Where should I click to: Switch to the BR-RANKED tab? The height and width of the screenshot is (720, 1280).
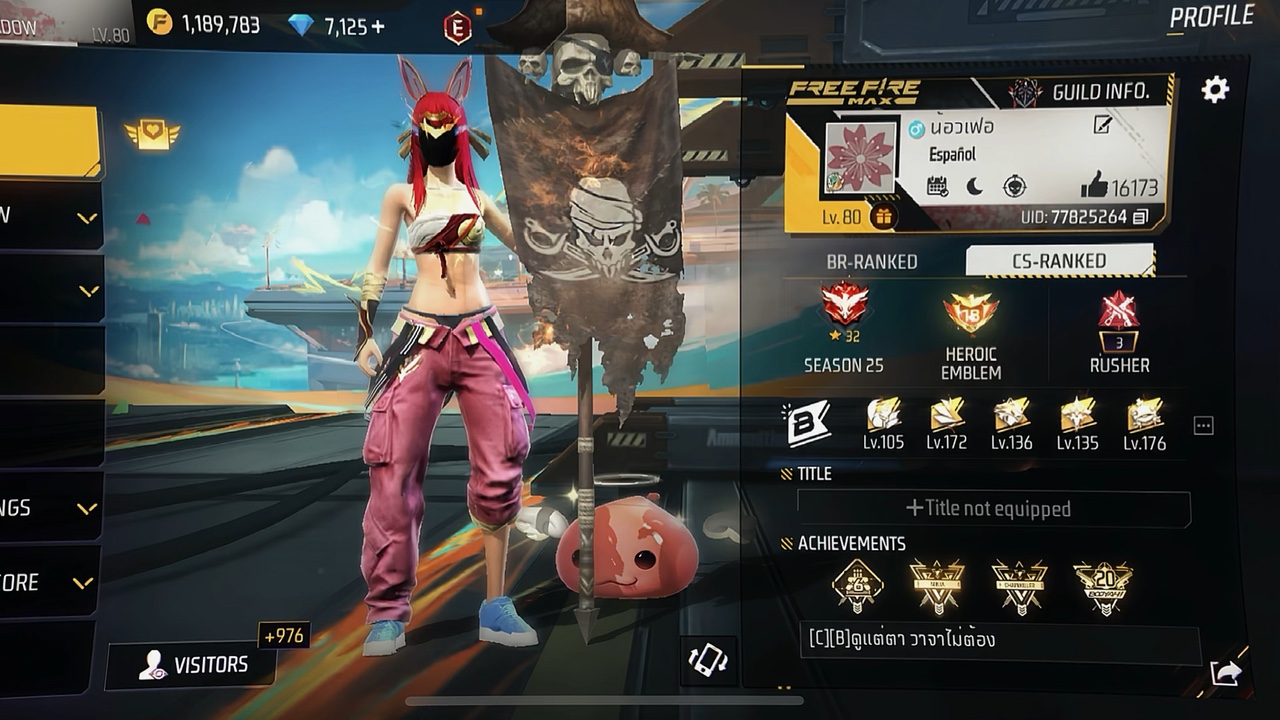871,262
